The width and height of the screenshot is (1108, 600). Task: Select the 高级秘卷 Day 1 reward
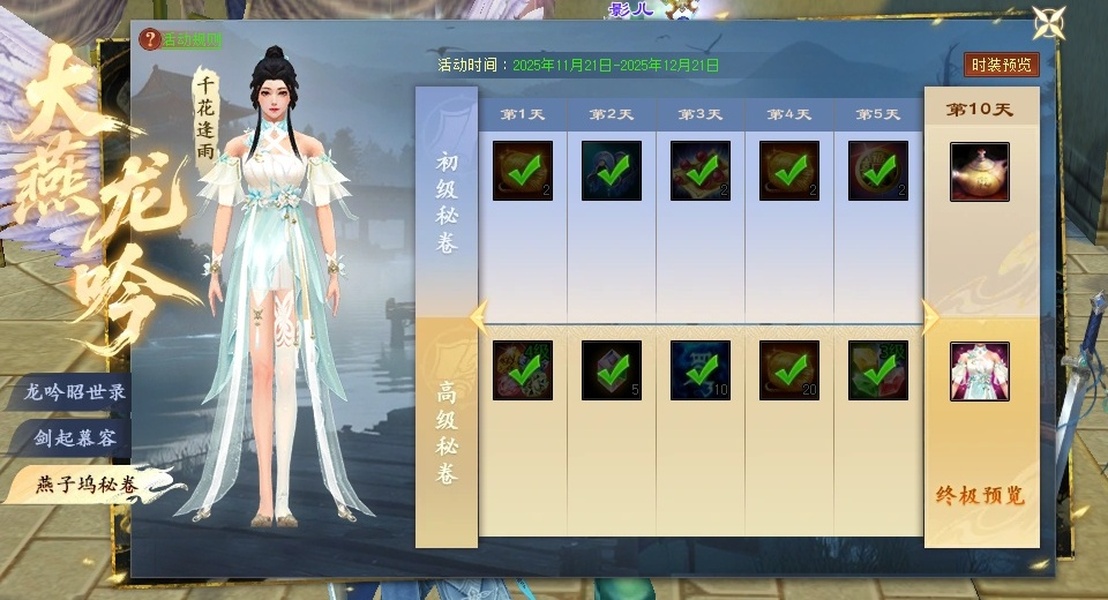pos(522,371)
